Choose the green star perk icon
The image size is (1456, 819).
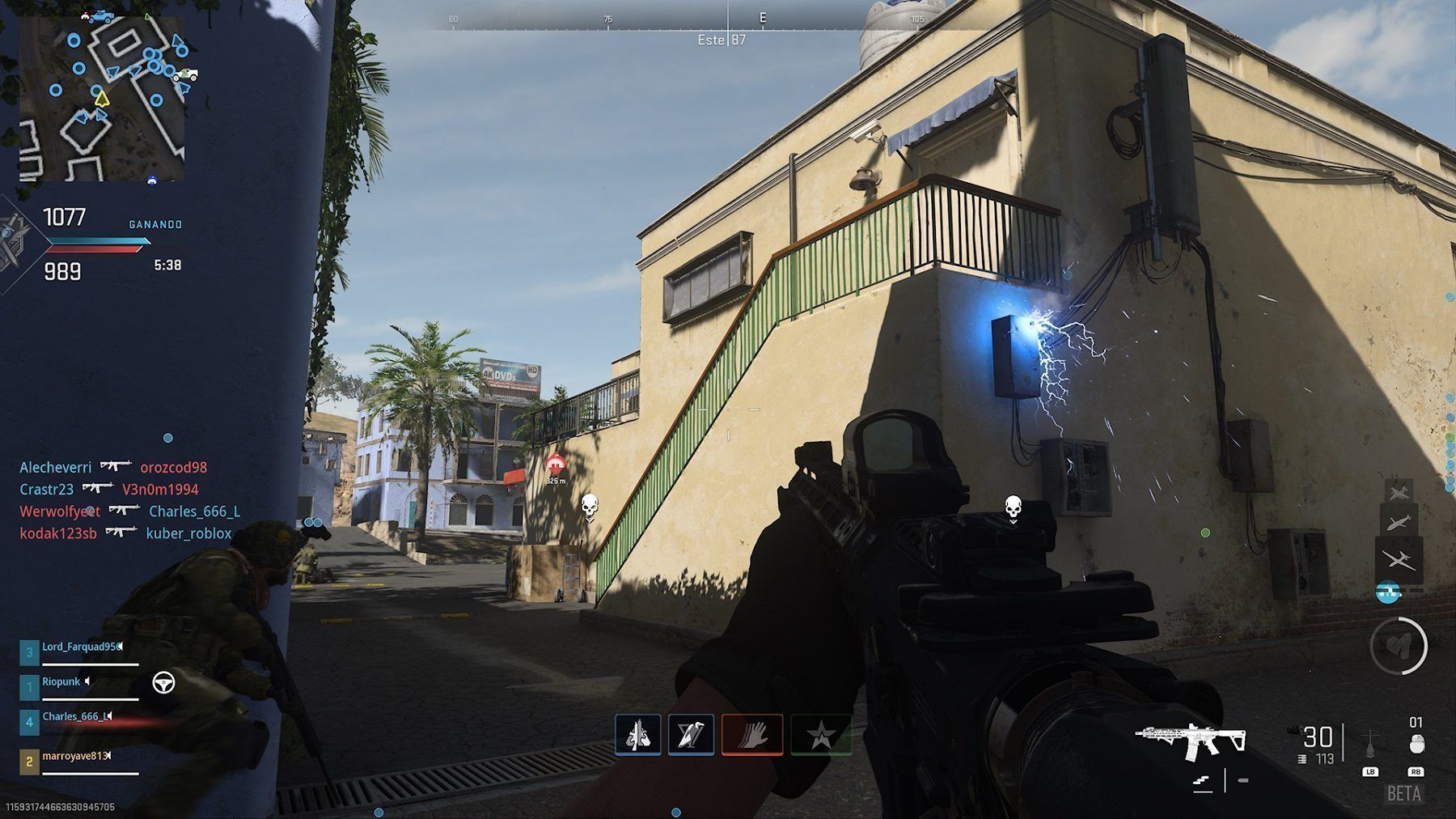coord(821,735)
